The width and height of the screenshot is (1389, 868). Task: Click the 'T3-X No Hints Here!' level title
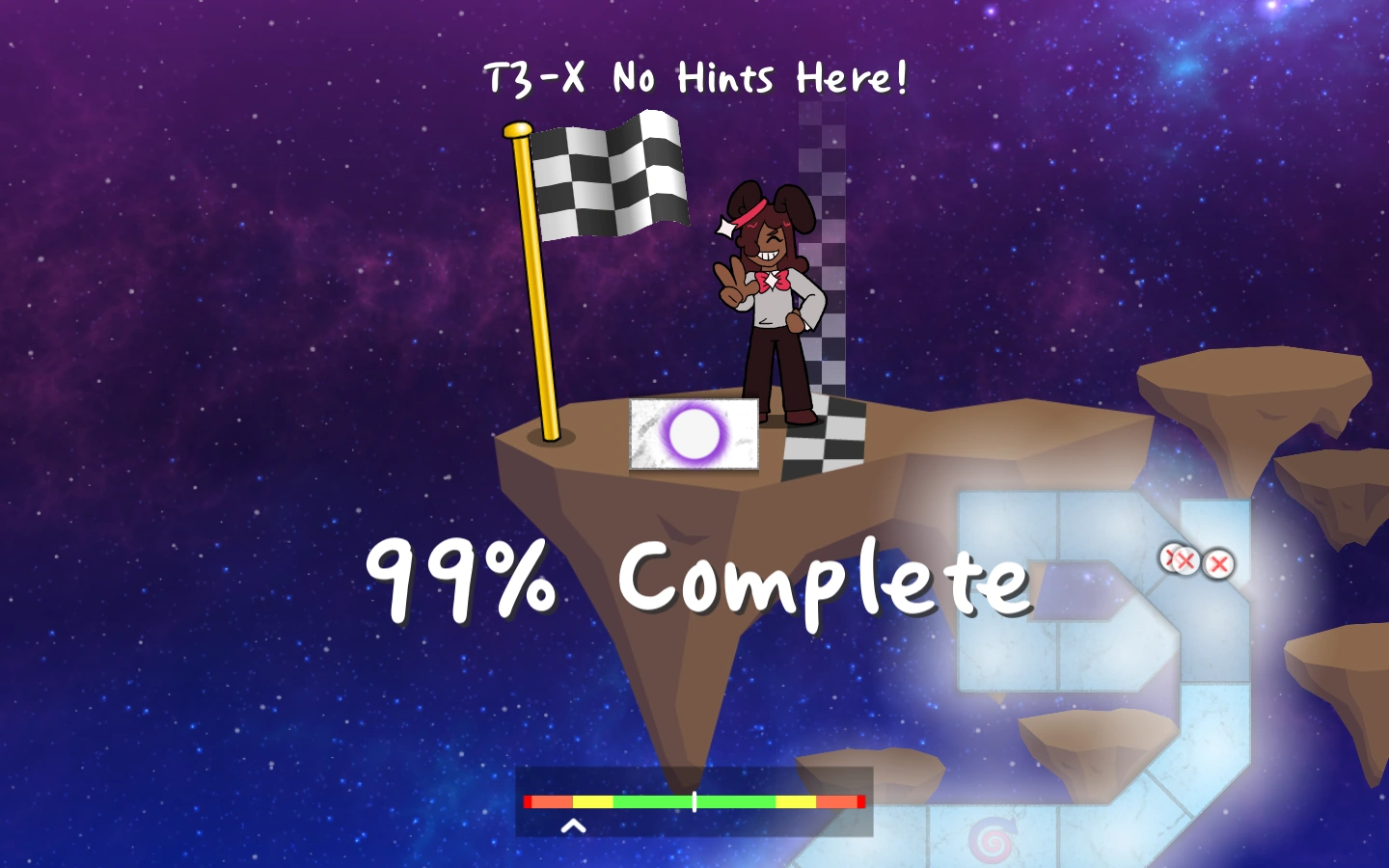click(x=694, y=77)
